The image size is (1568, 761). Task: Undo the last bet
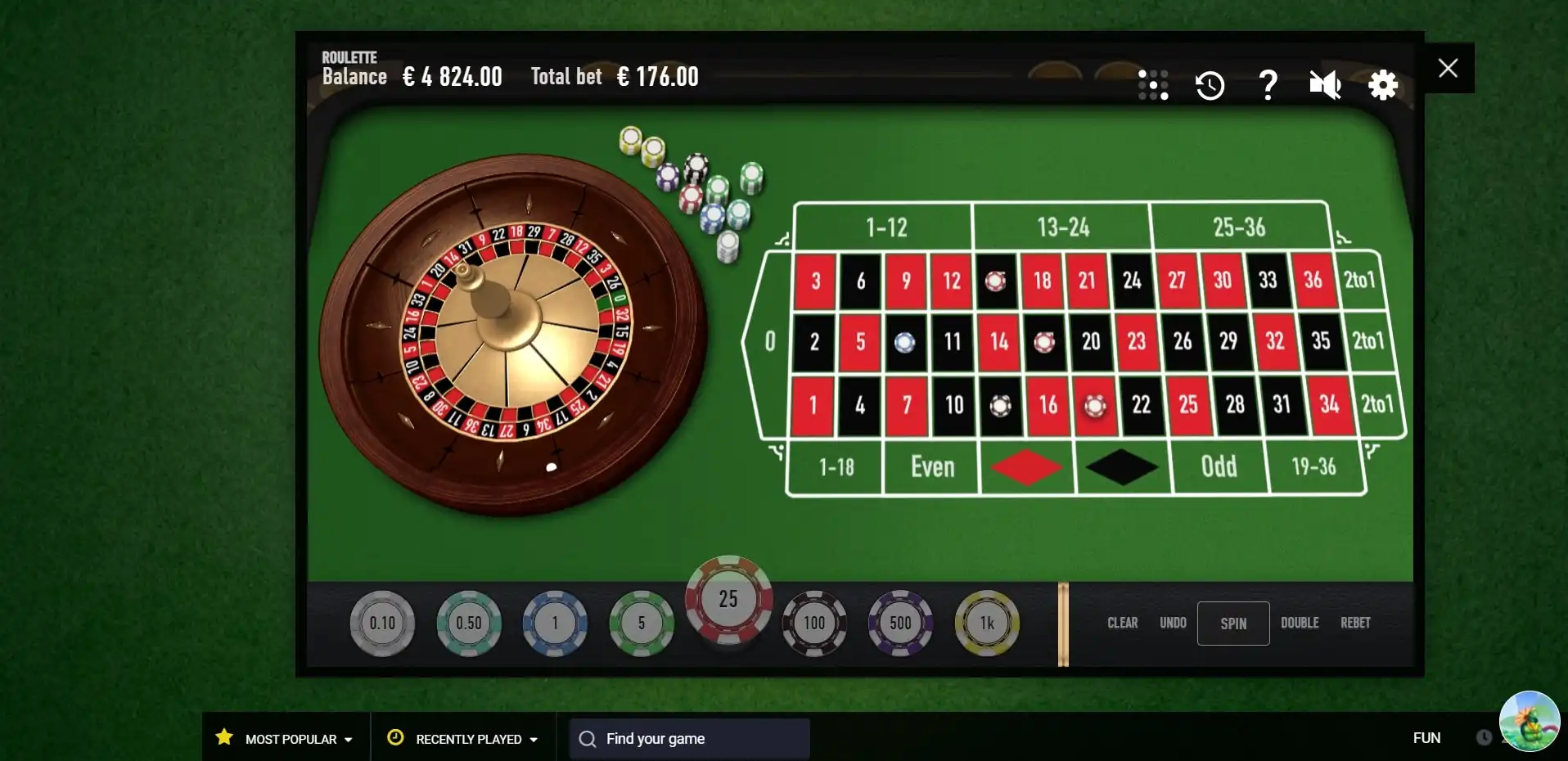pos(1173,623)
